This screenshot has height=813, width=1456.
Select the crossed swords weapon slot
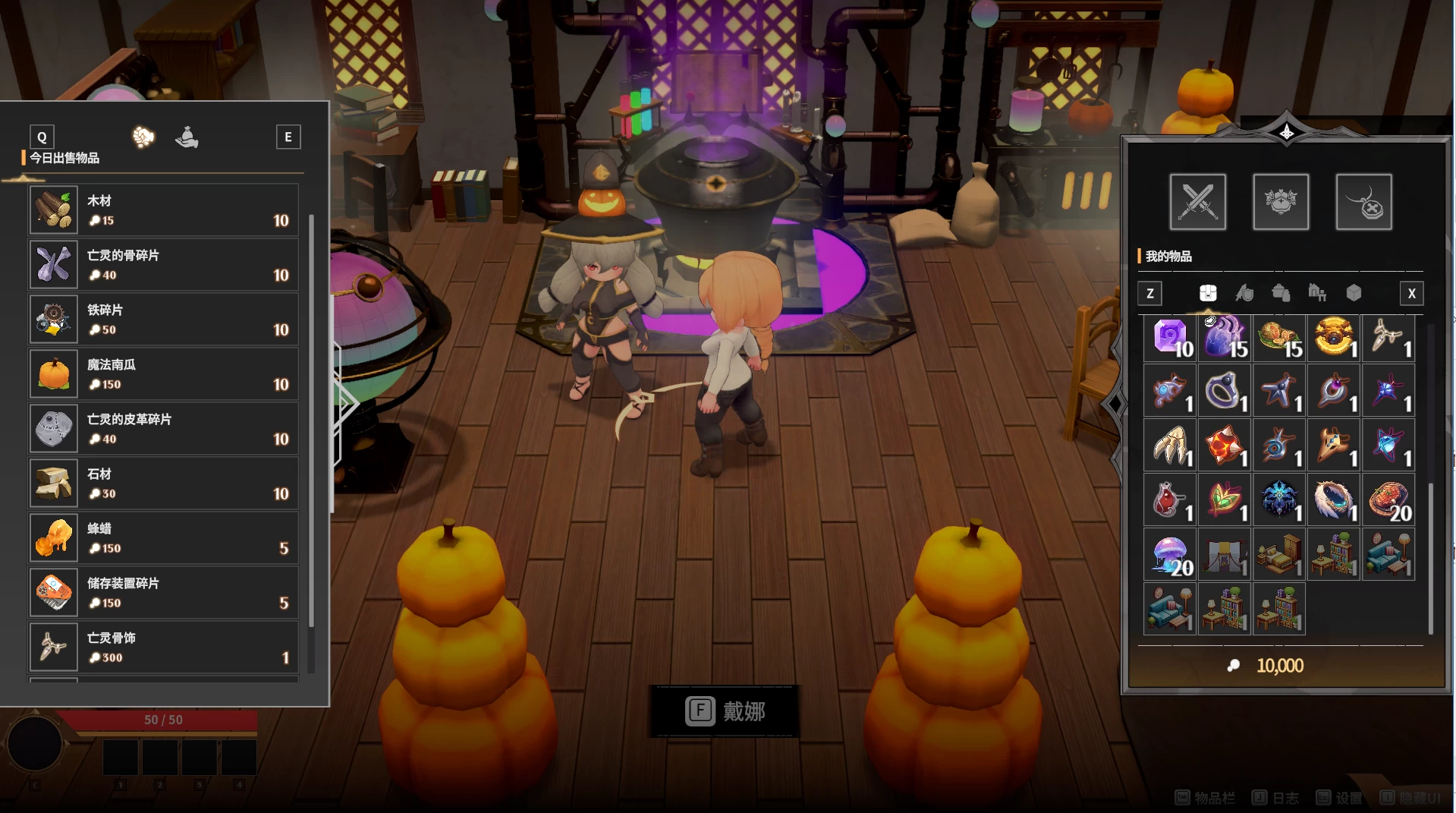1197,202
